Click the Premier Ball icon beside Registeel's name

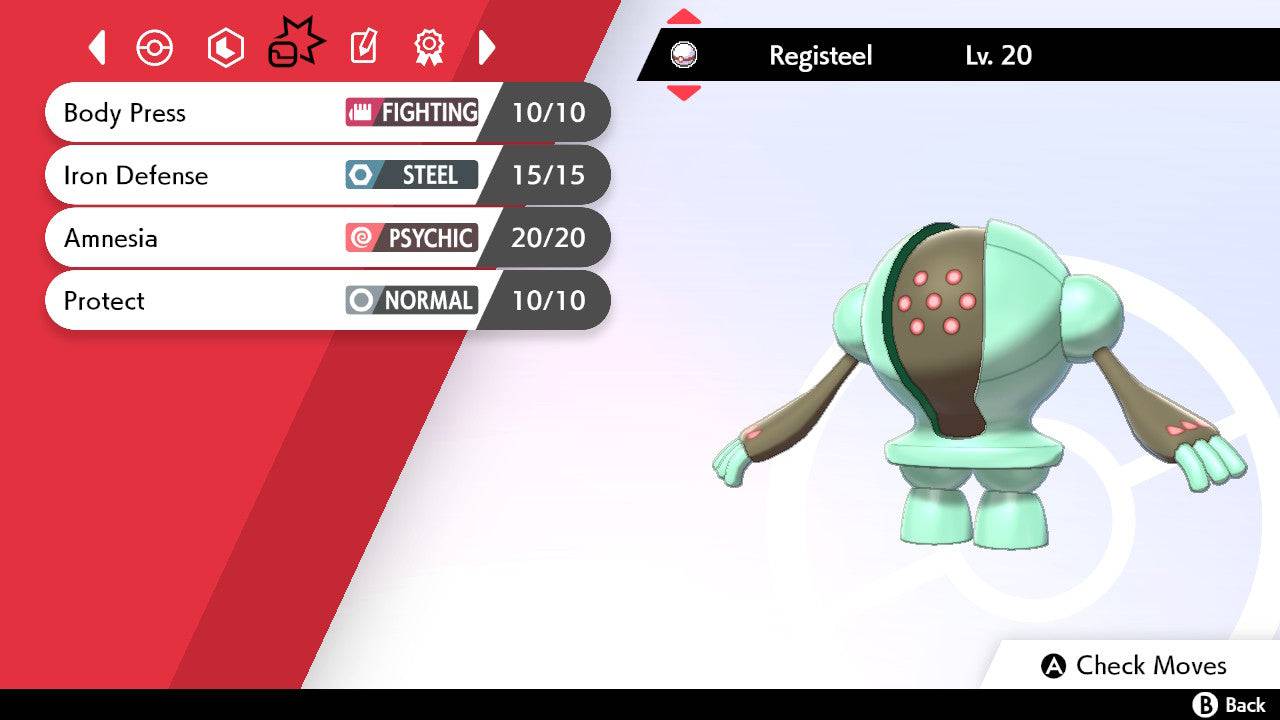click(685, 55)
